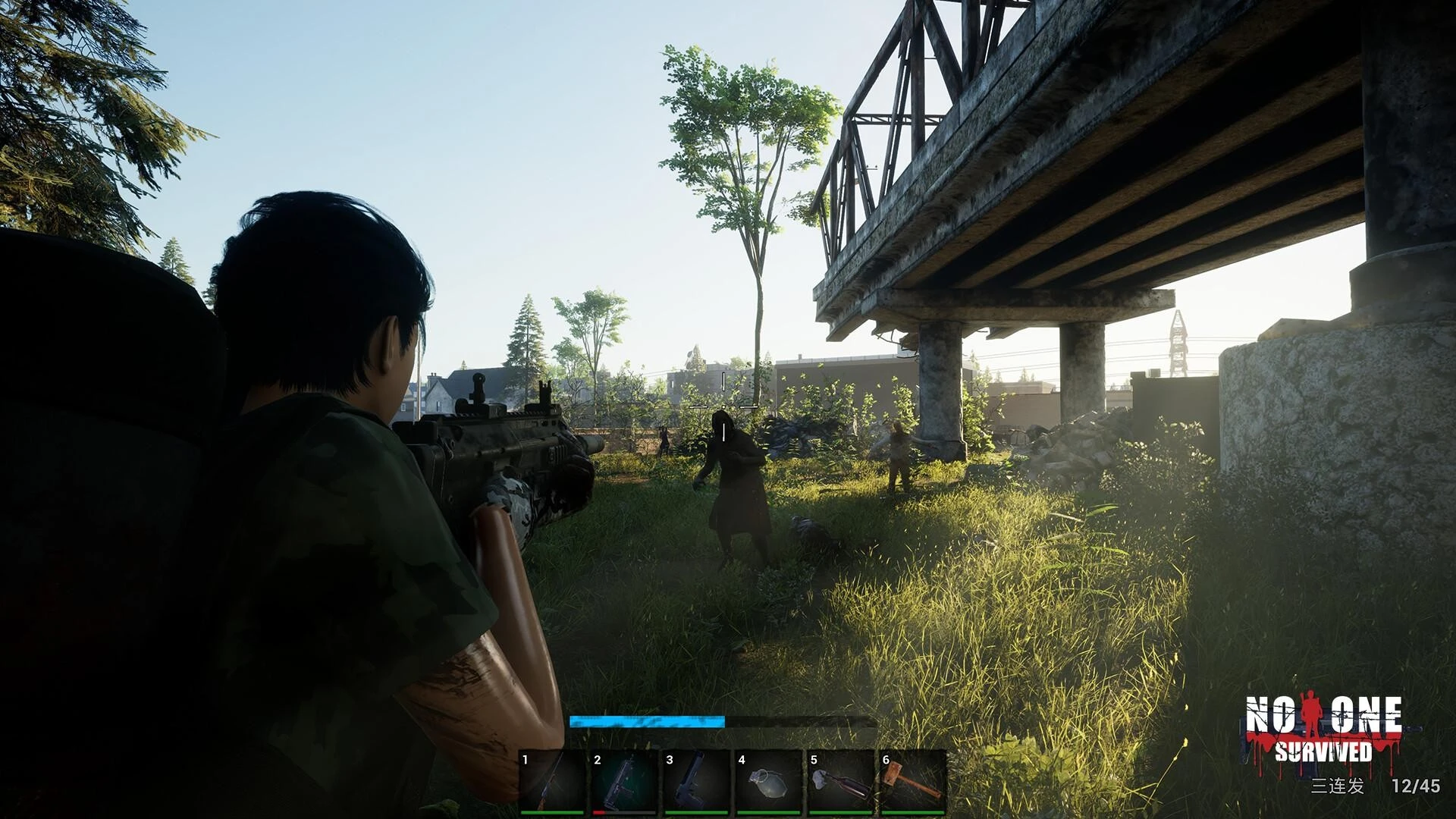Equip the assault rifle in slot 2
1456x819 pixels.
click(x=624, y=782)
